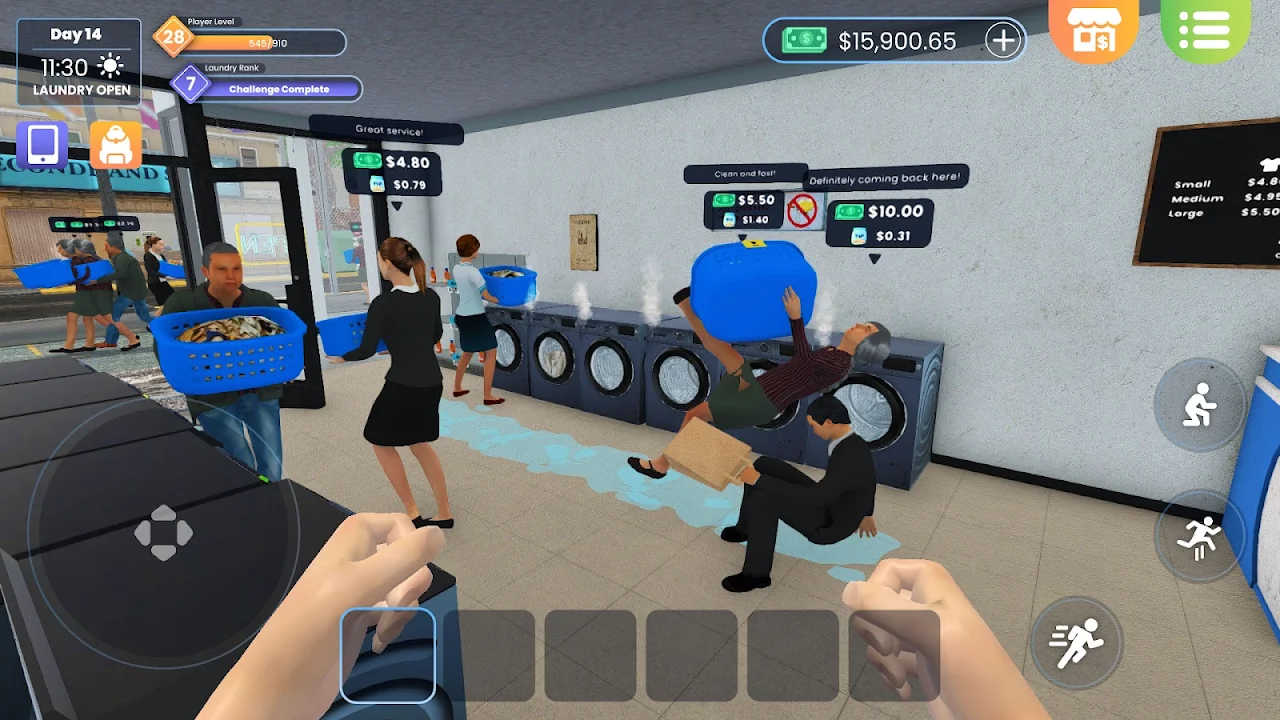Tap the crouch button

click(1198, 405)
